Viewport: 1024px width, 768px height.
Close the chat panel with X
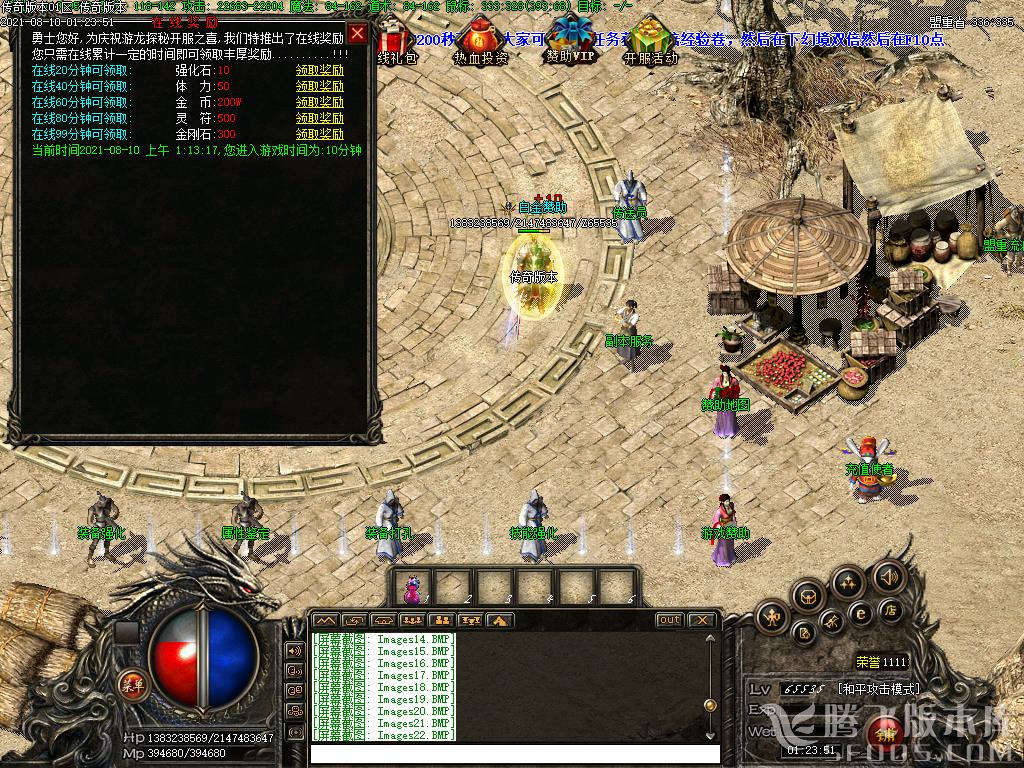pos(702,620)
